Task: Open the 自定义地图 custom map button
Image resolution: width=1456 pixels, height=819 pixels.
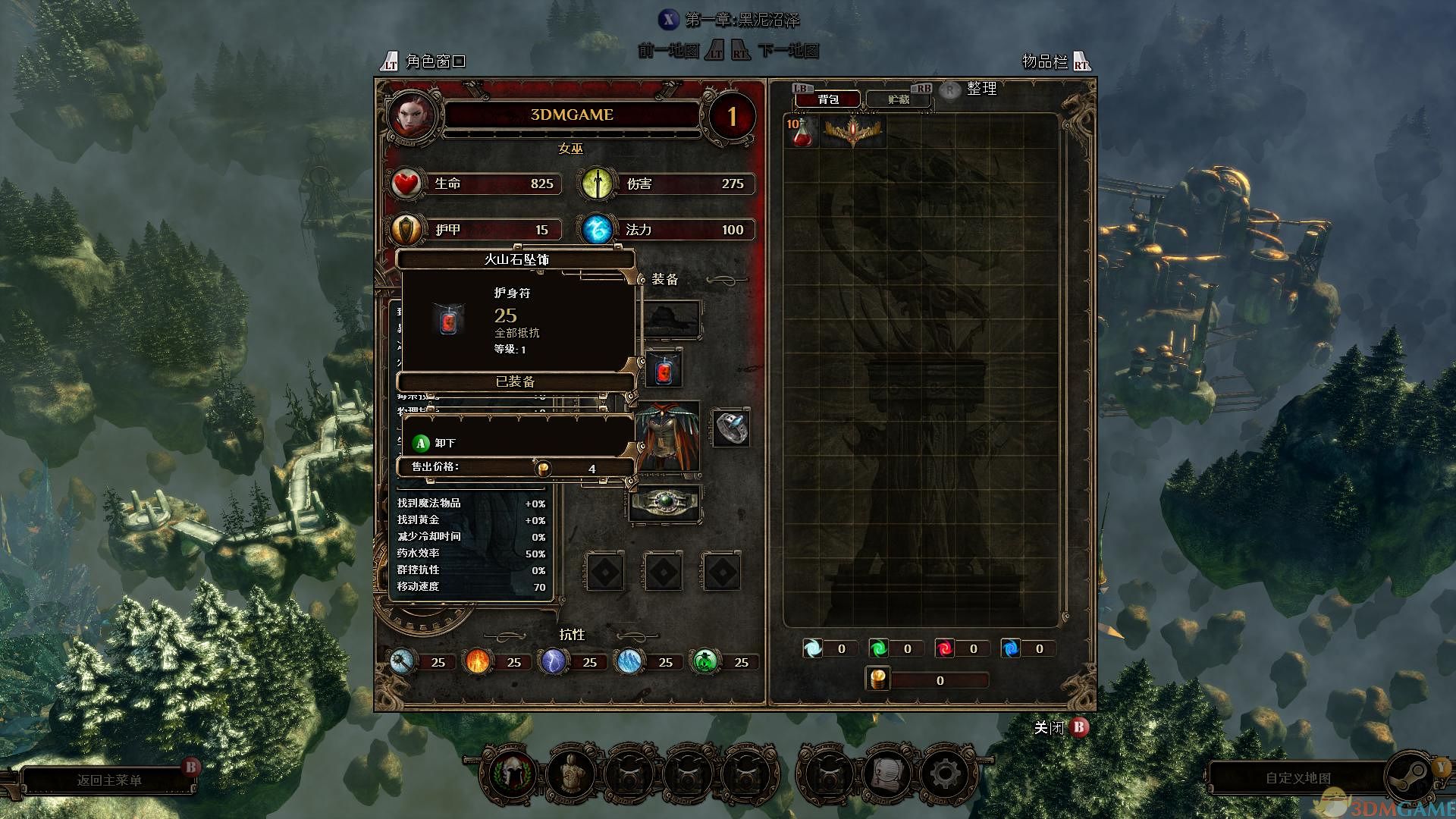Action: click(x=1298, y=779)
